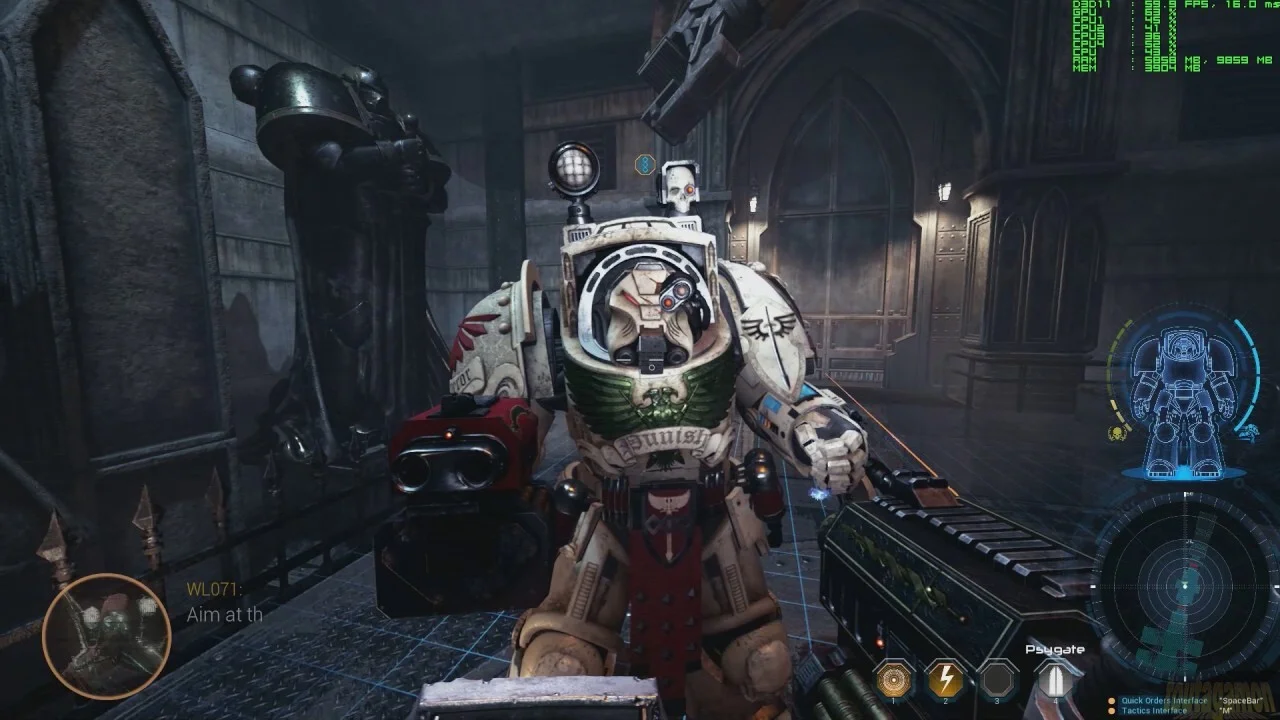
Task: Click the circular radar minimap
Action: tap(1185, 584)
